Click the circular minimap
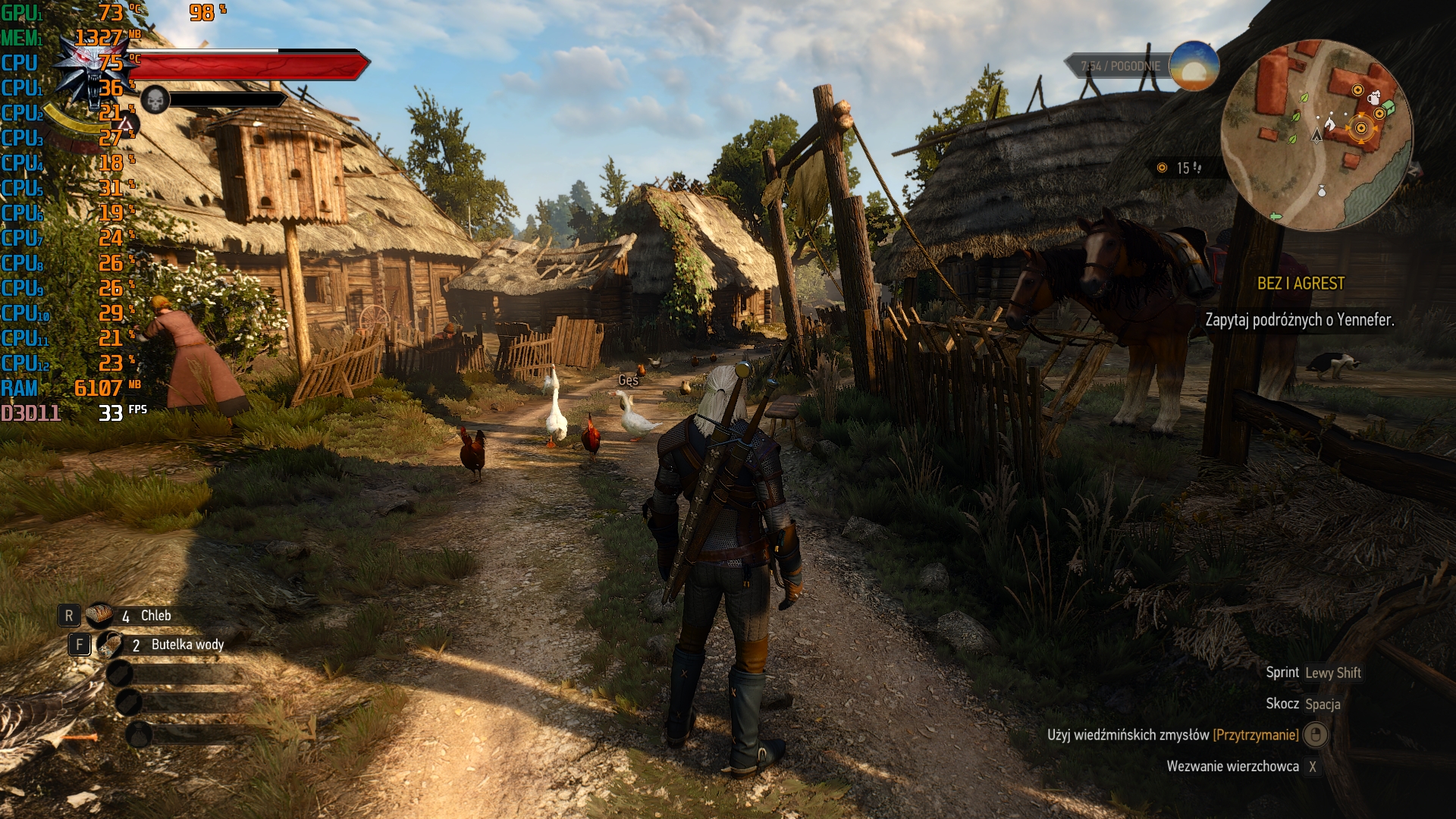 tap(1316, 135)
